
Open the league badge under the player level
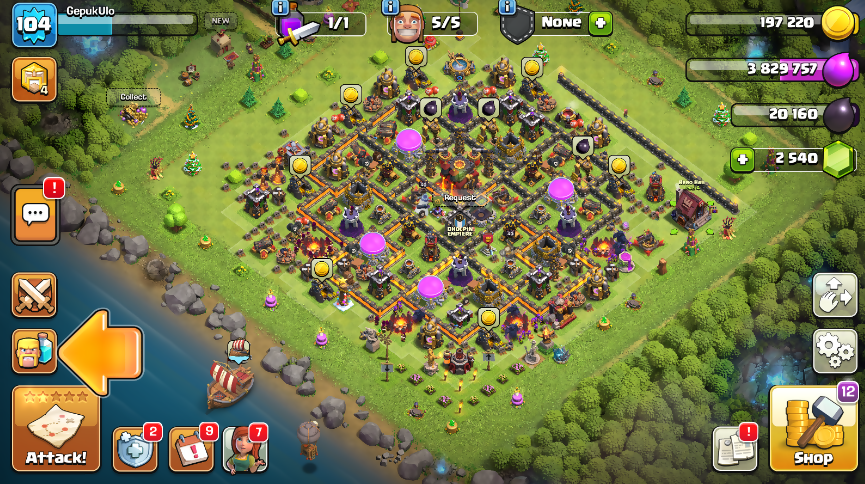pos(34,79)
